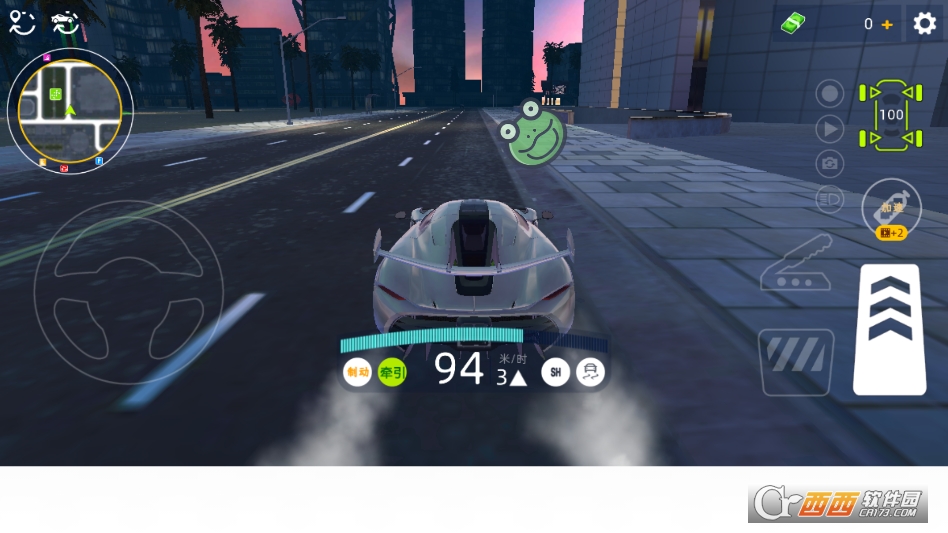Open the settings gear menu

click(x=926, y=24)
